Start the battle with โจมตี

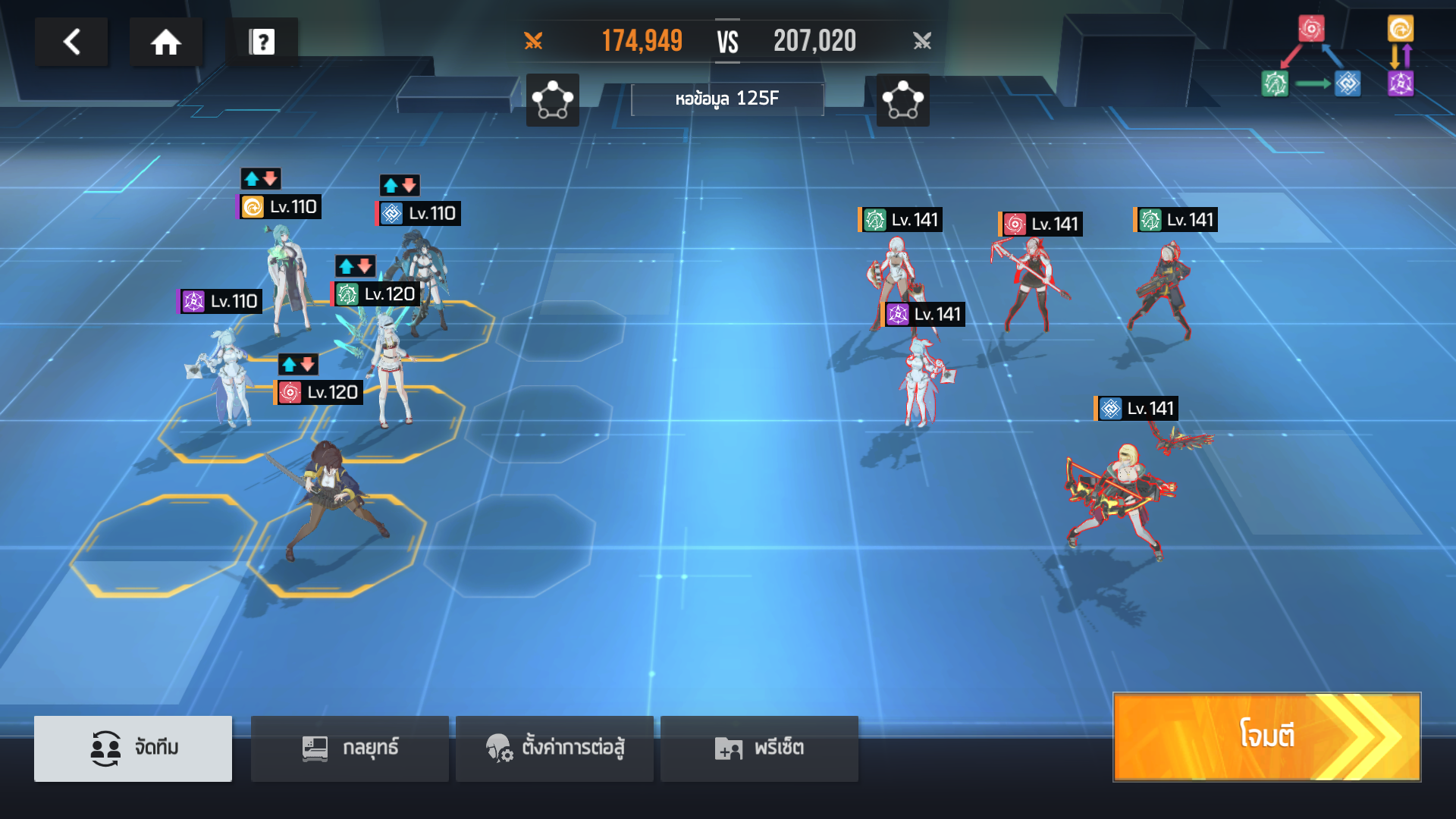[1266, 736]
